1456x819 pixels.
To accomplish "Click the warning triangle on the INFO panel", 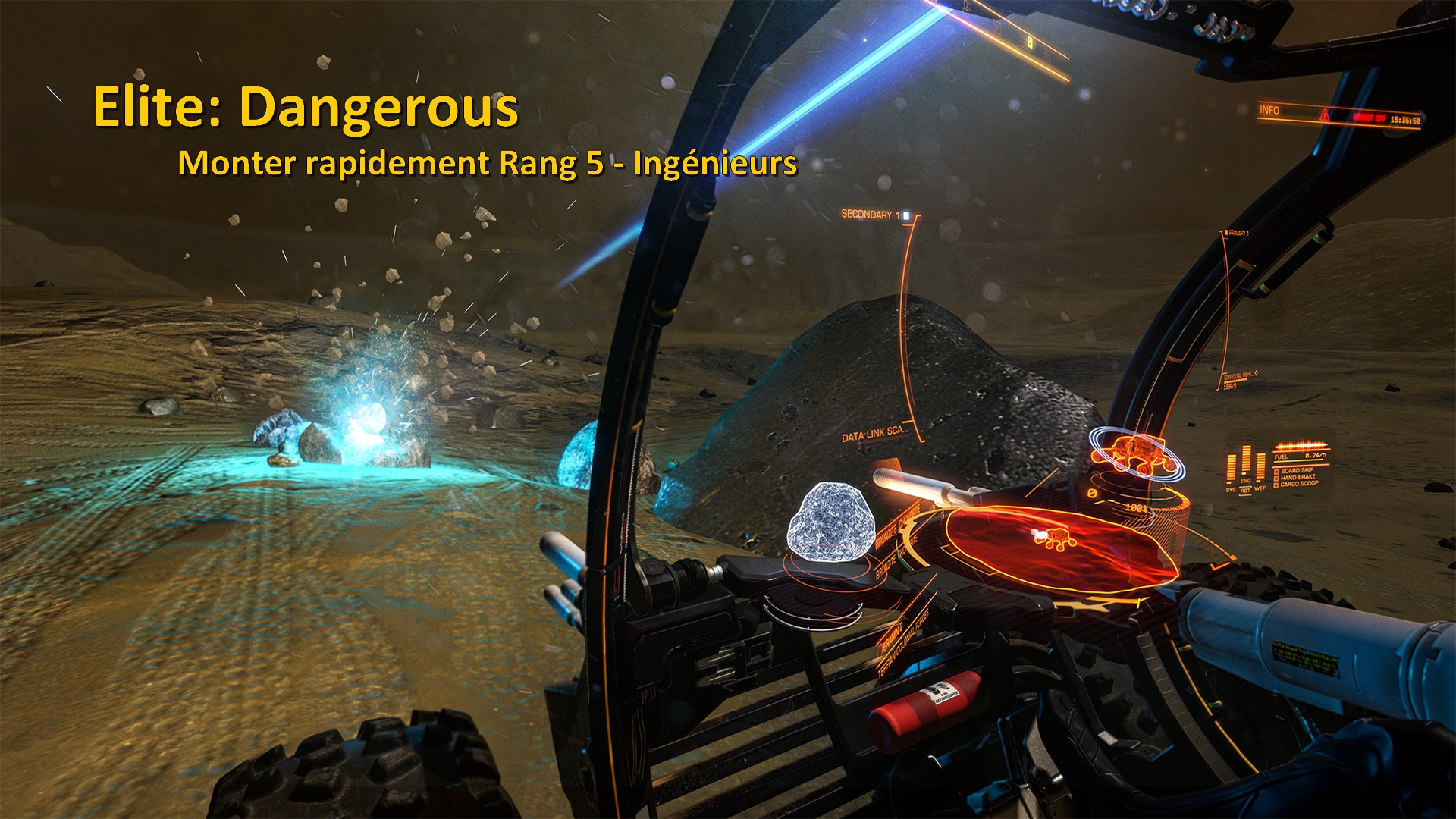I will 1325,115.
